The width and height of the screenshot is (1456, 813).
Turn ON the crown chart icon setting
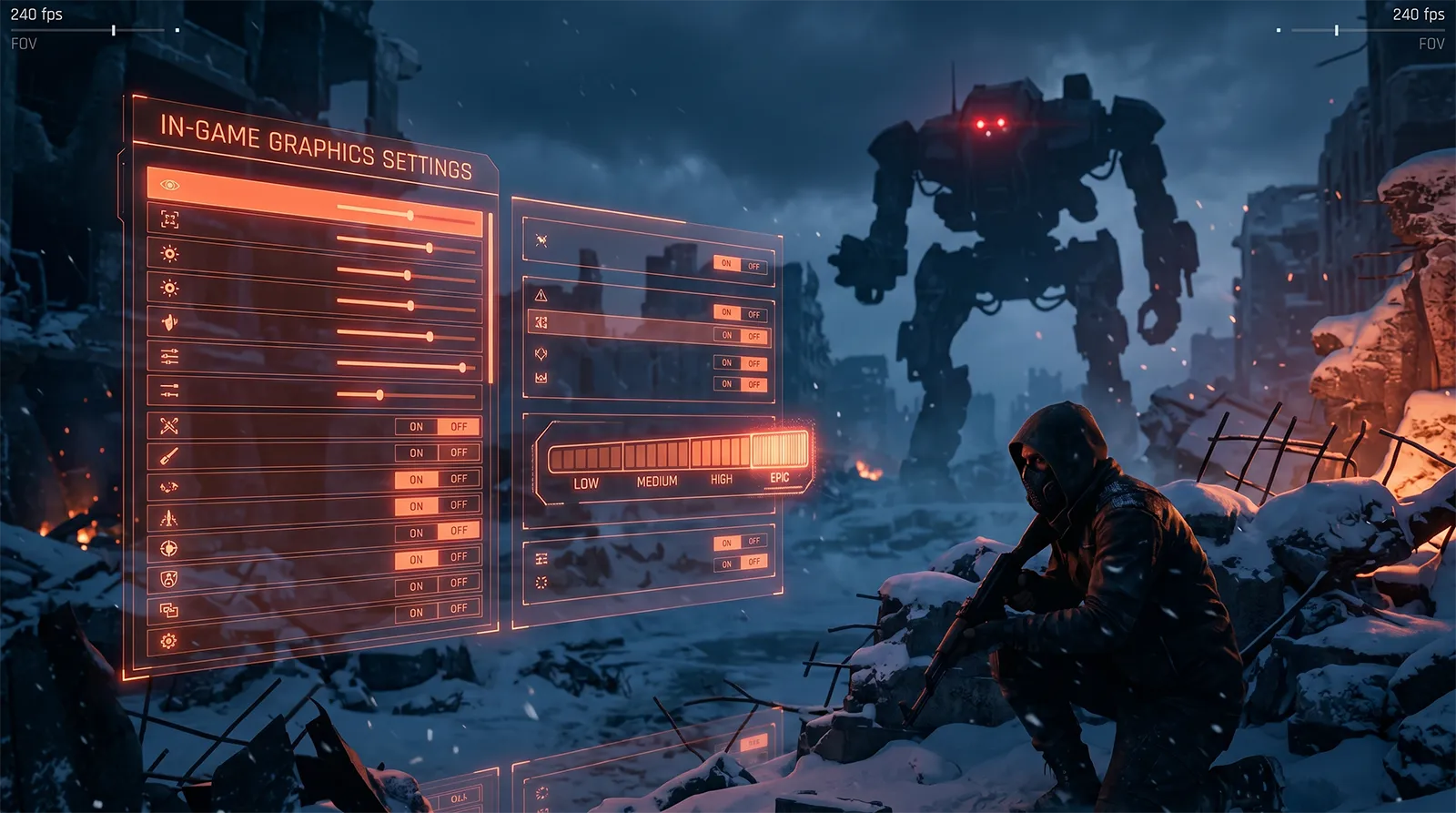click(x=727, y=384)
